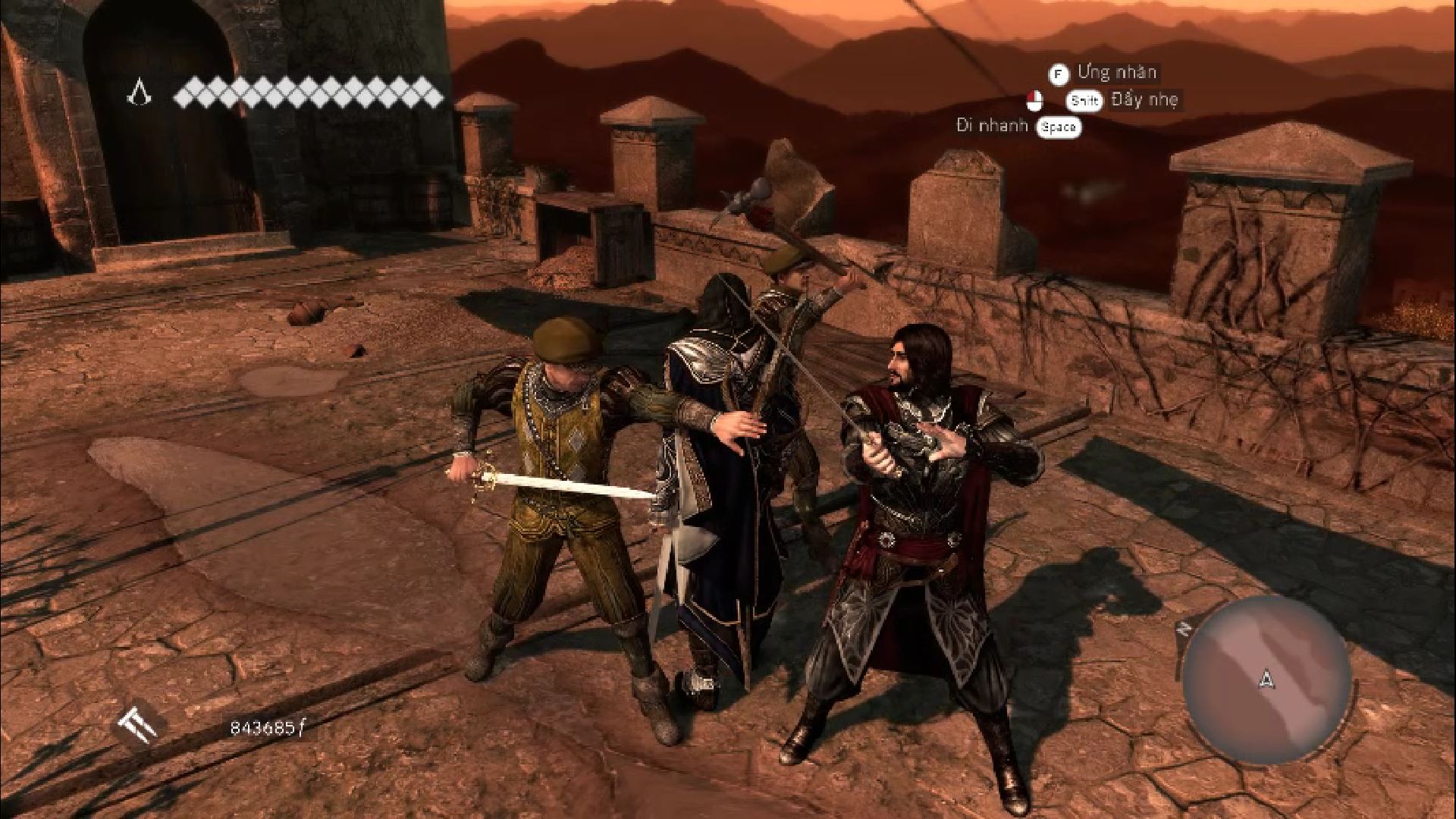The width and height of the screenshot is (1456, 819).
Task: Click the Assassin's Creed insignia on the health bar
Action: point(140,93)
